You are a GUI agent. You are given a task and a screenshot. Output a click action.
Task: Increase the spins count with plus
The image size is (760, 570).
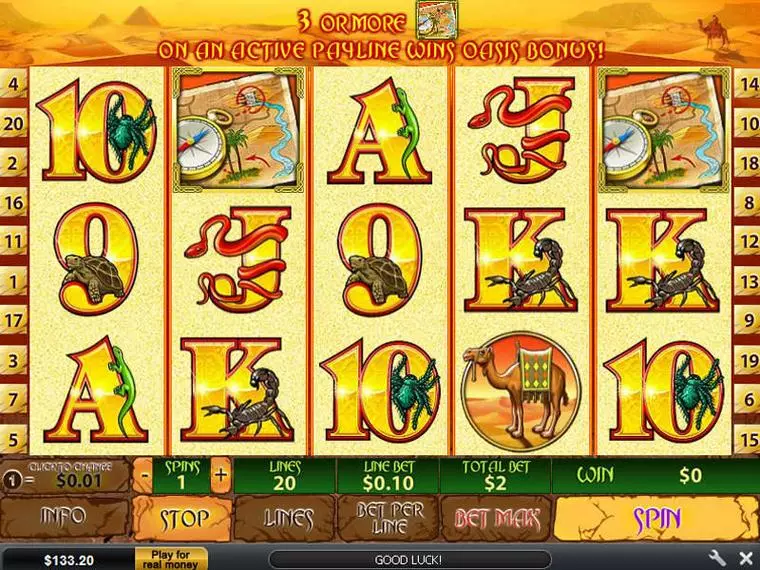click(x=220, y=474)
